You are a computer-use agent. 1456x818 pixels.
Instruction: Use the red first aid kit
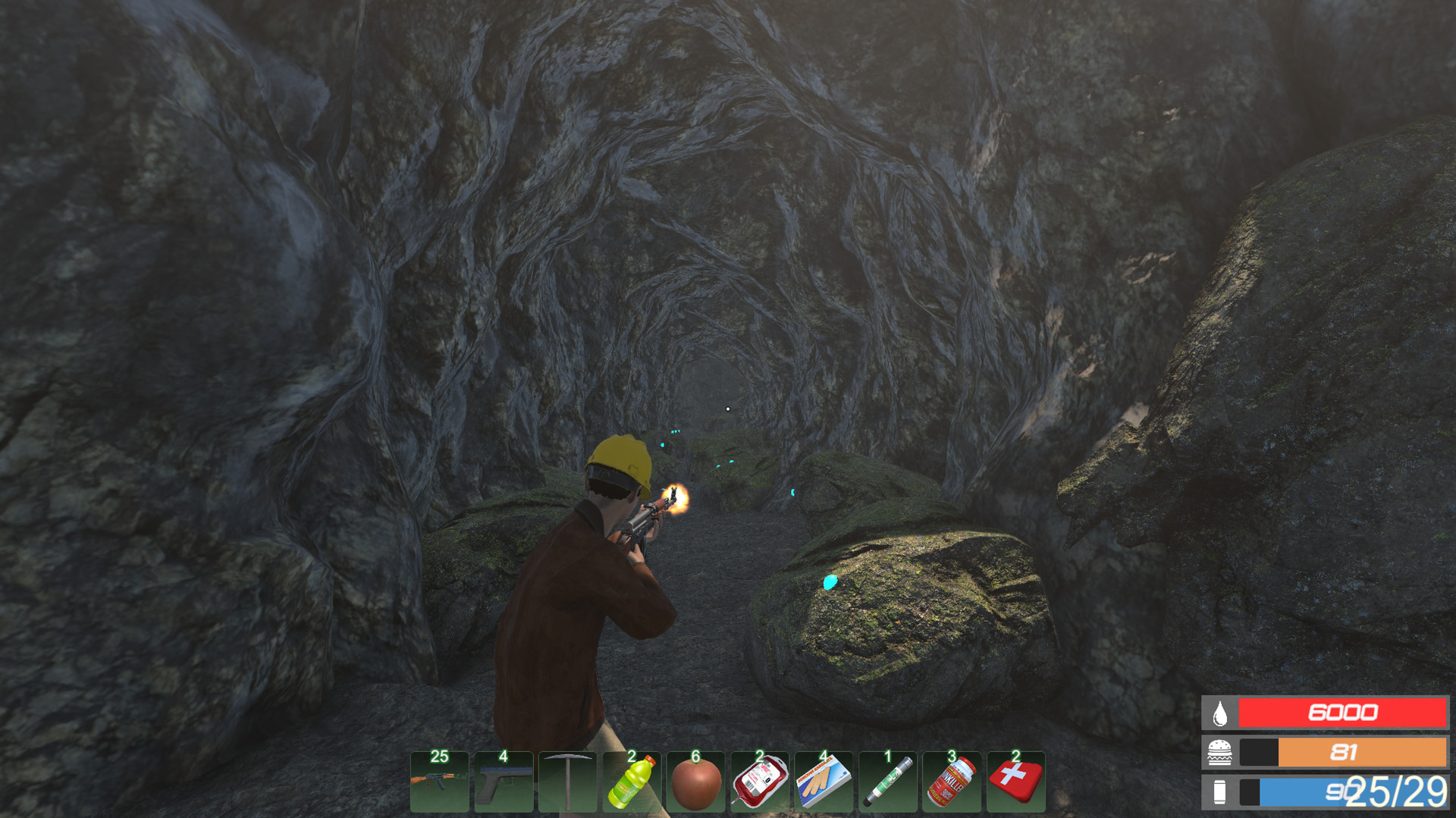(1015, 782)
